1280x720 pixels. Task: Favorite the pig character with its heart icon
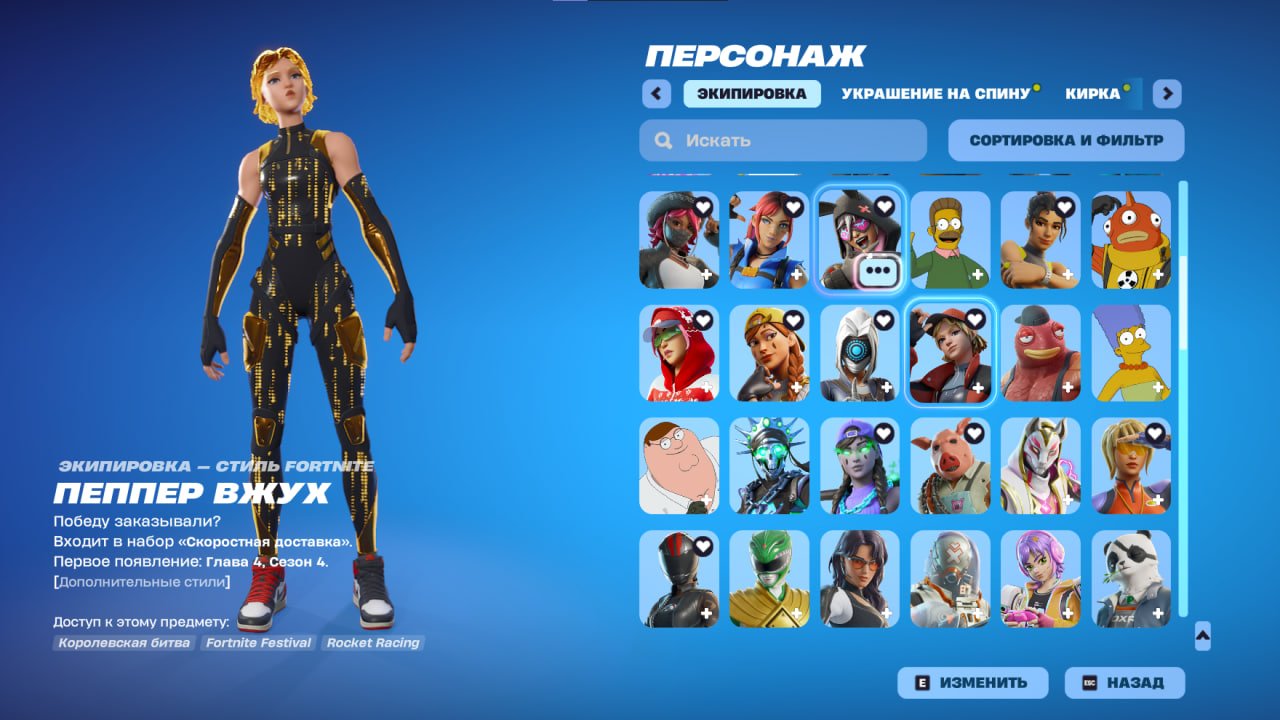pos(975,435)
